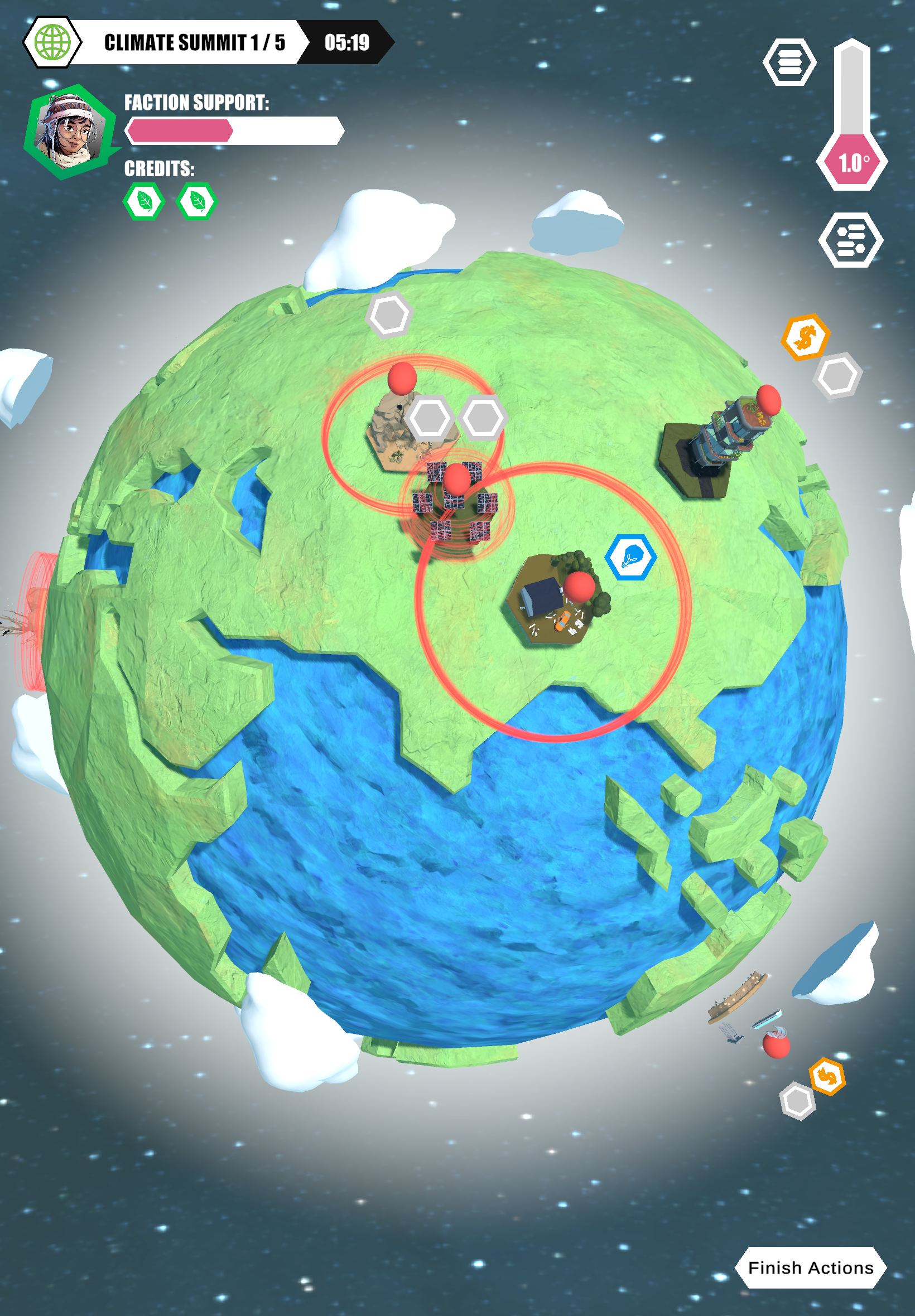This screenshot has height=1316, width=915.
Task: Click the player character portrait
Action: pos(69,132)
